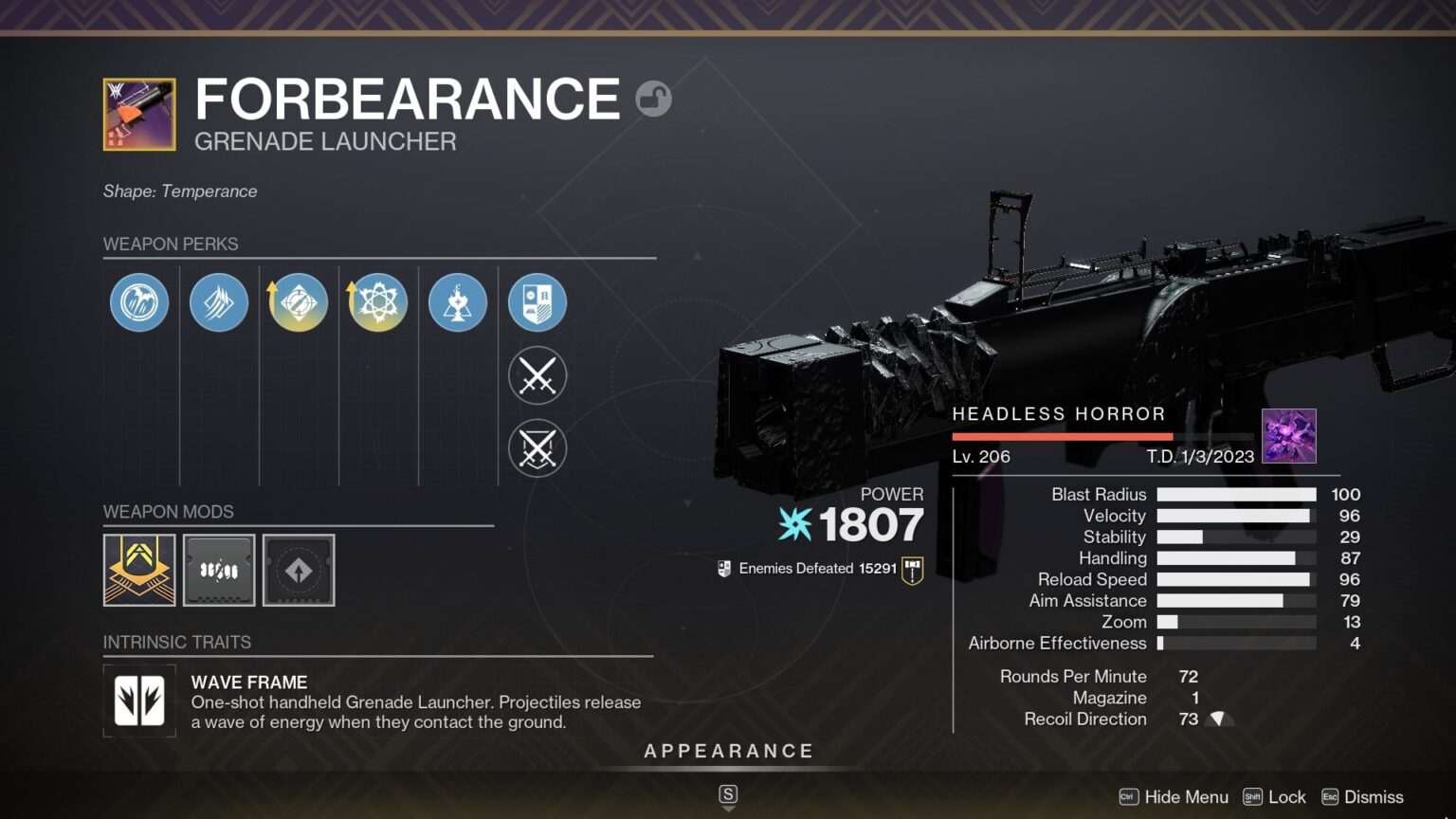Click the Headless Horror shader thumbnail

tap(1289, 436)
